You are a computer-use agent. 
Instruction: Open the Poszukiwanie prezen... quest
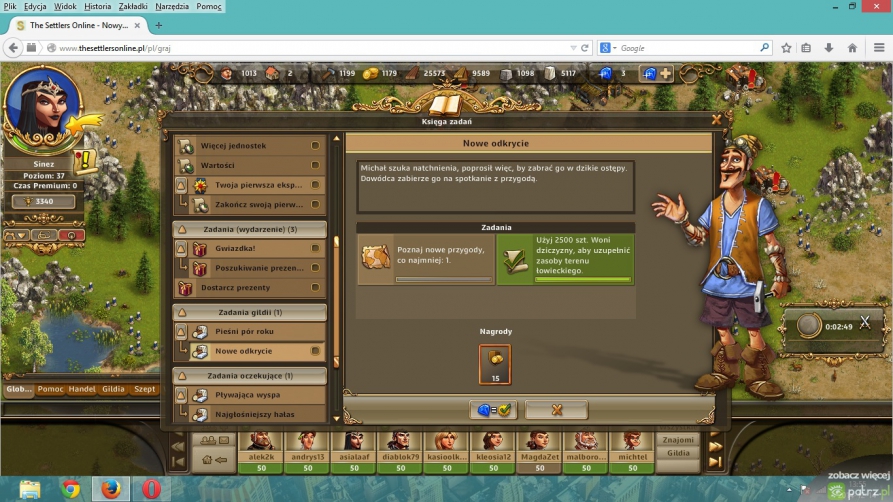[x=258, y=268]
